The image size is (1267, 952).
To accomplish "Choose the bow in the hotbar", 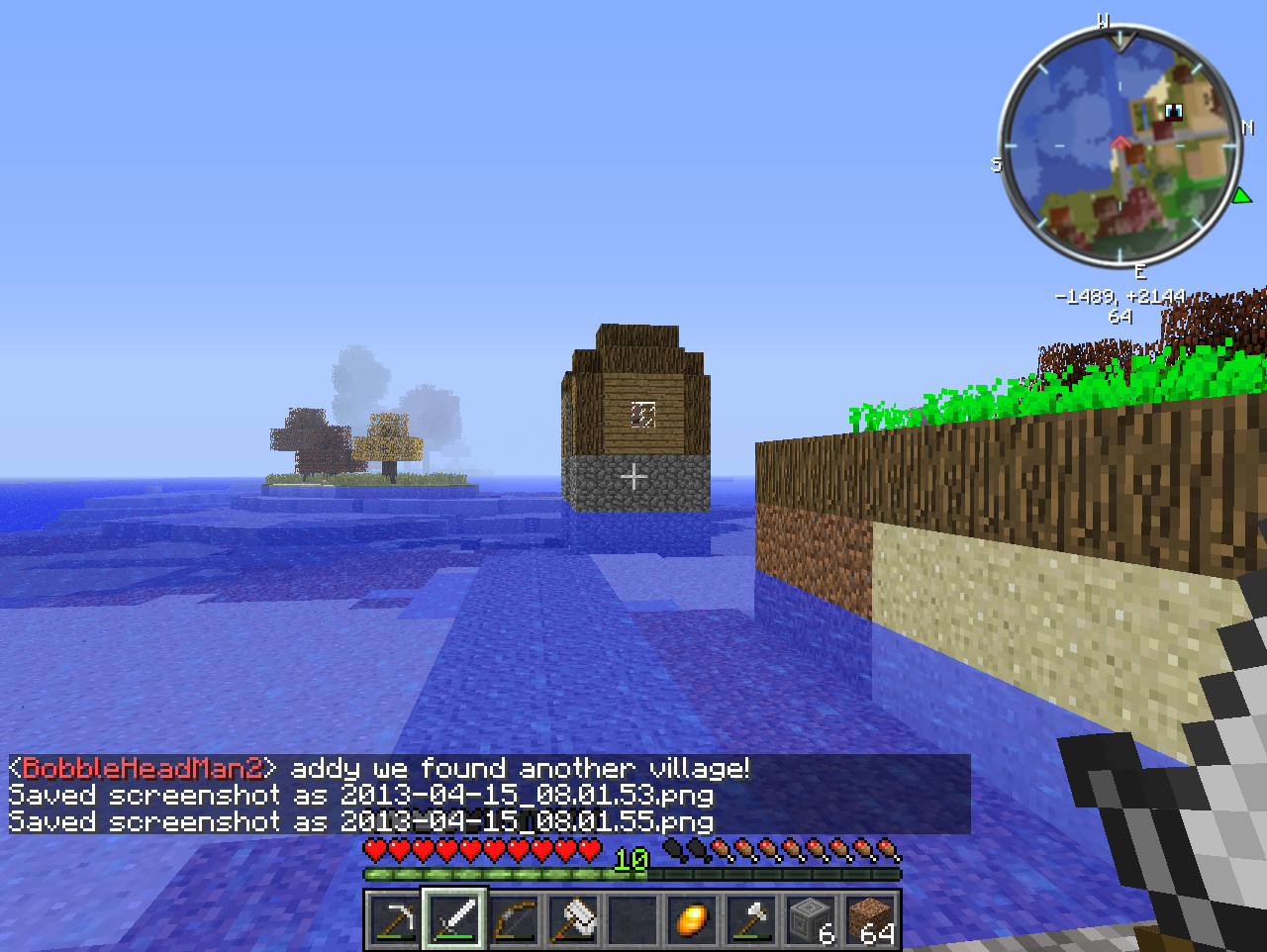I will (514, 920).
